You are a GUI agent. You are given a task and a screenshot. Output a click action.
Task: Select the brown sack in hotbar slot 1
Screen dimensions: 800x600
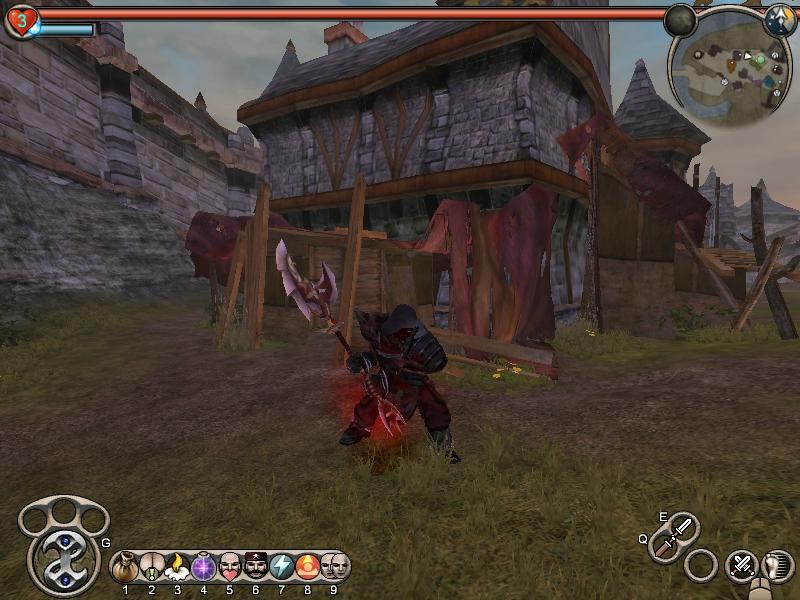[x=125, y=567]
